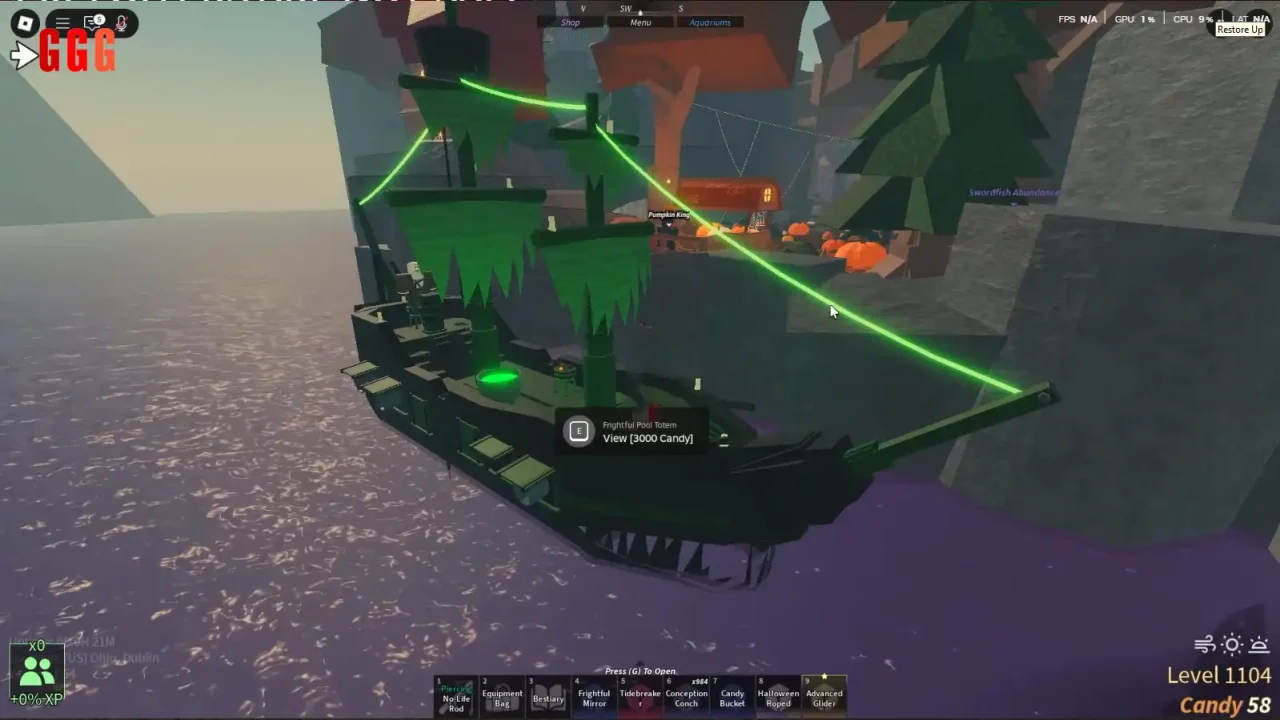Screen dimensions: 1280x720
Task: Open the Shop from the compass bar
Action: [571, 22]
